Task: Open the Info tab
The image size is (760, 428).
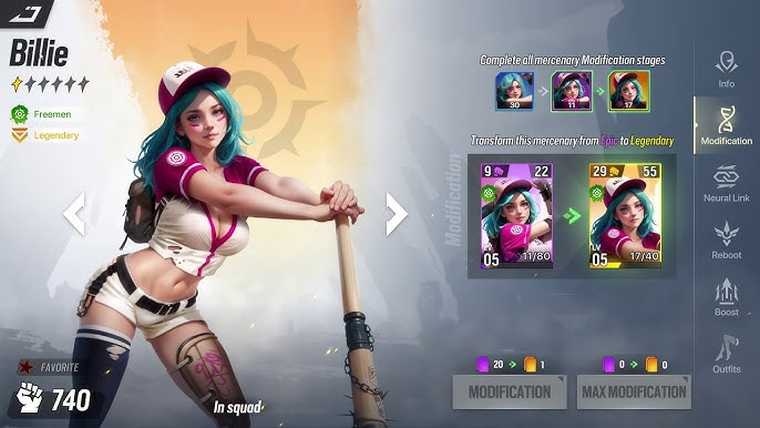Action: click(x=726, y=68)
